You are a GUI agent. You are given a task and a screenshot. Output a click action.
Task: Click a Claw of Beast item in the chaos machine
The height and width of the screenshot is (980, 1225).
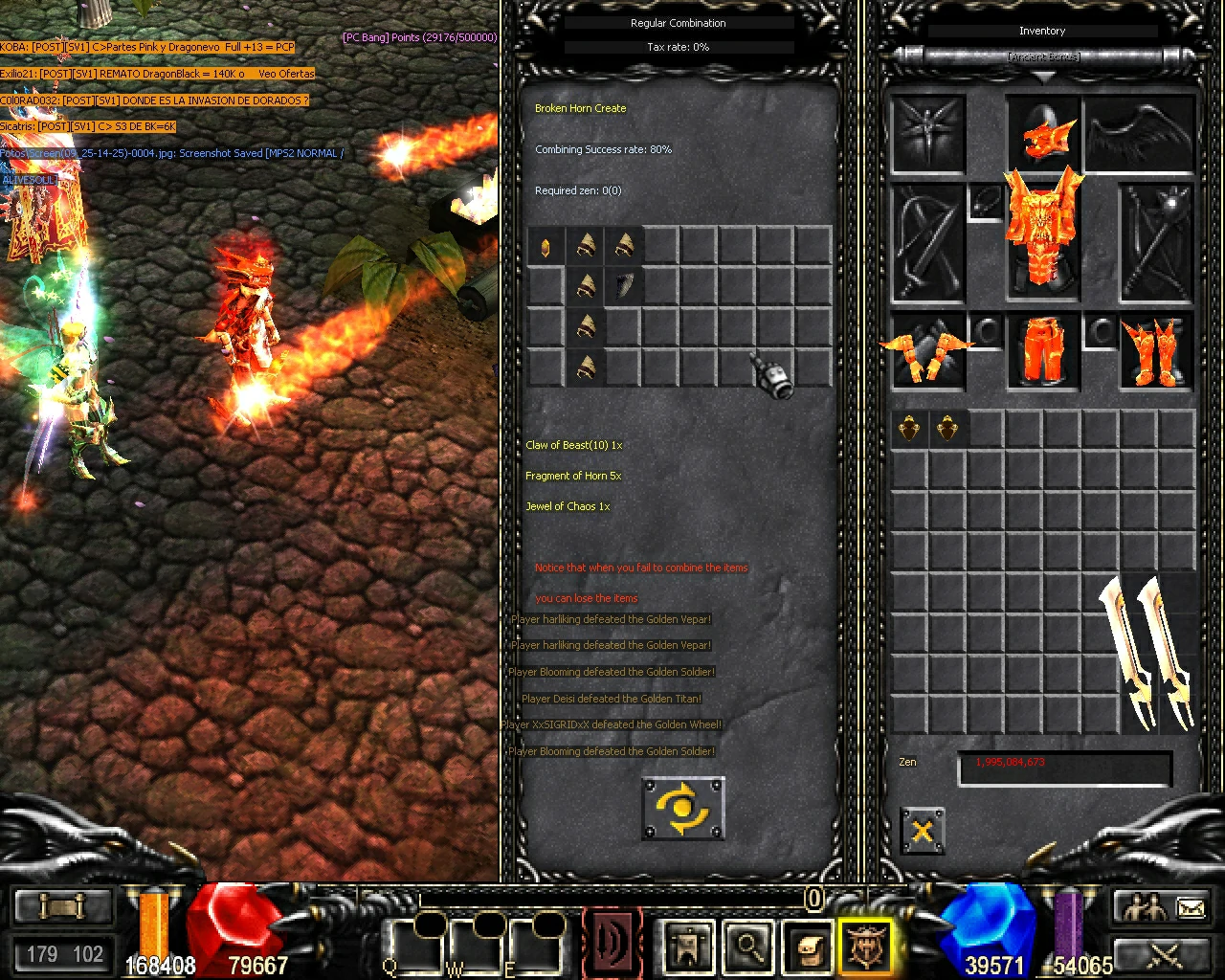click(624, 284)
